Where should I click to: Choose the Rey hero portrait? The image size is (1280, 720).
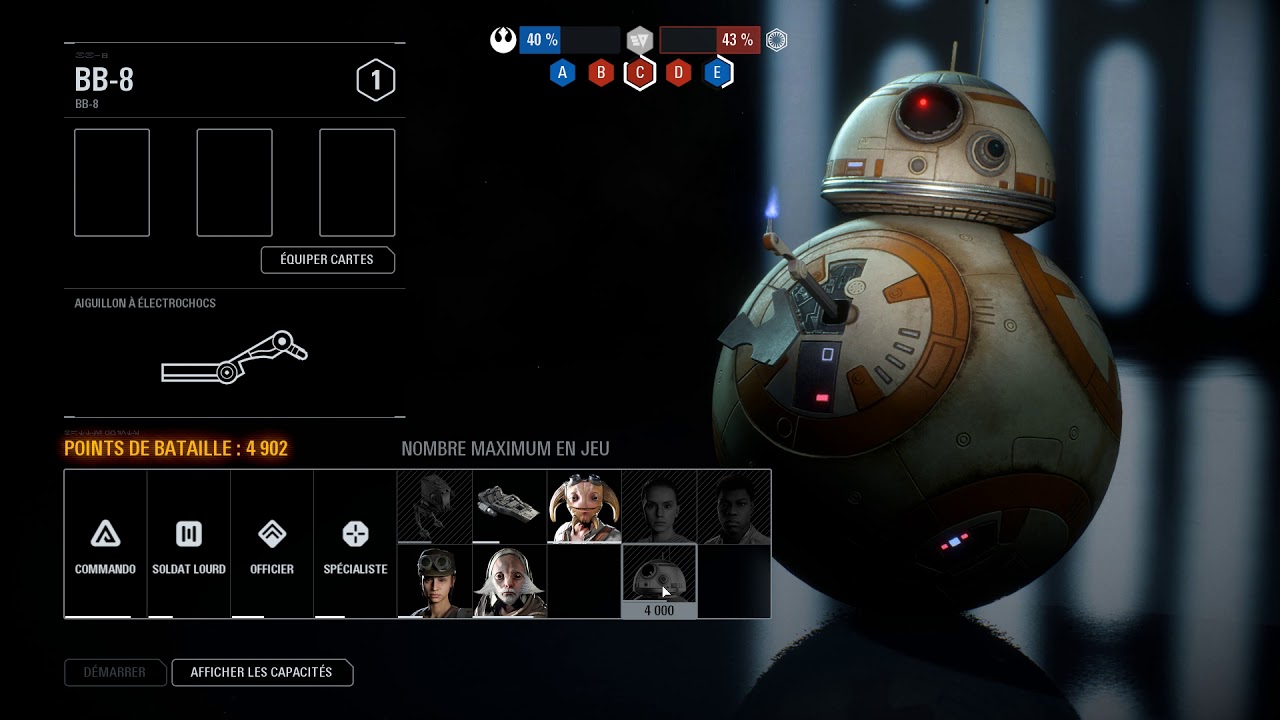point(659,507)
